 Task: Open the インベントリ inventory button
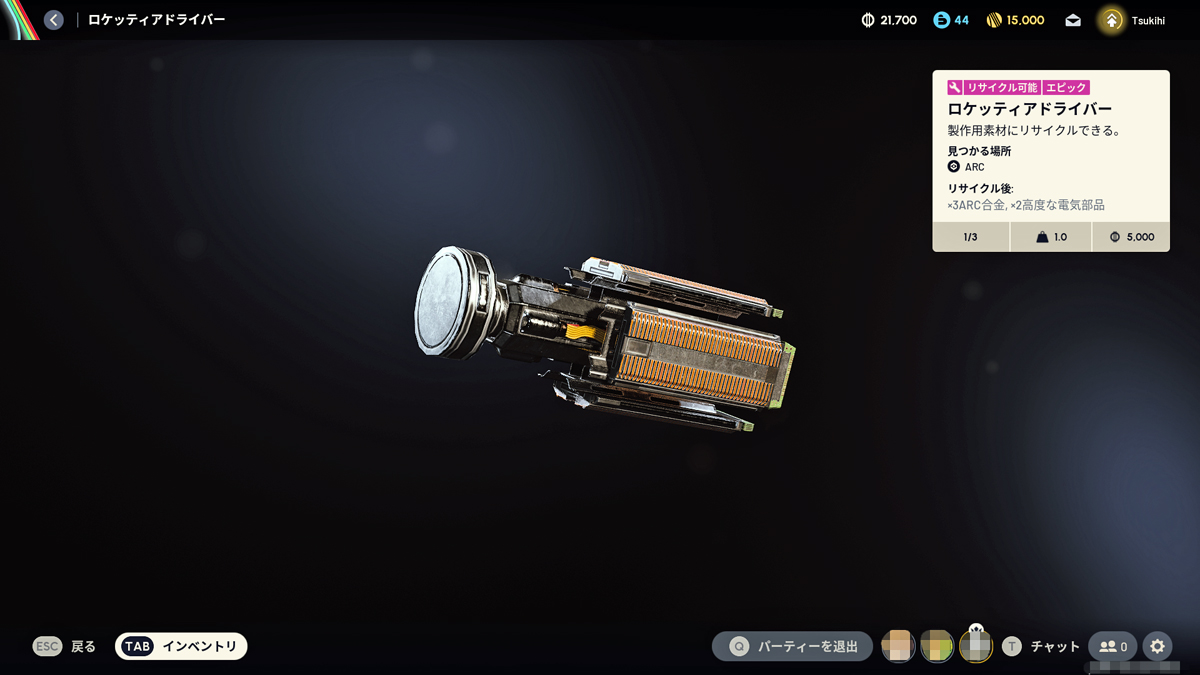181,647
